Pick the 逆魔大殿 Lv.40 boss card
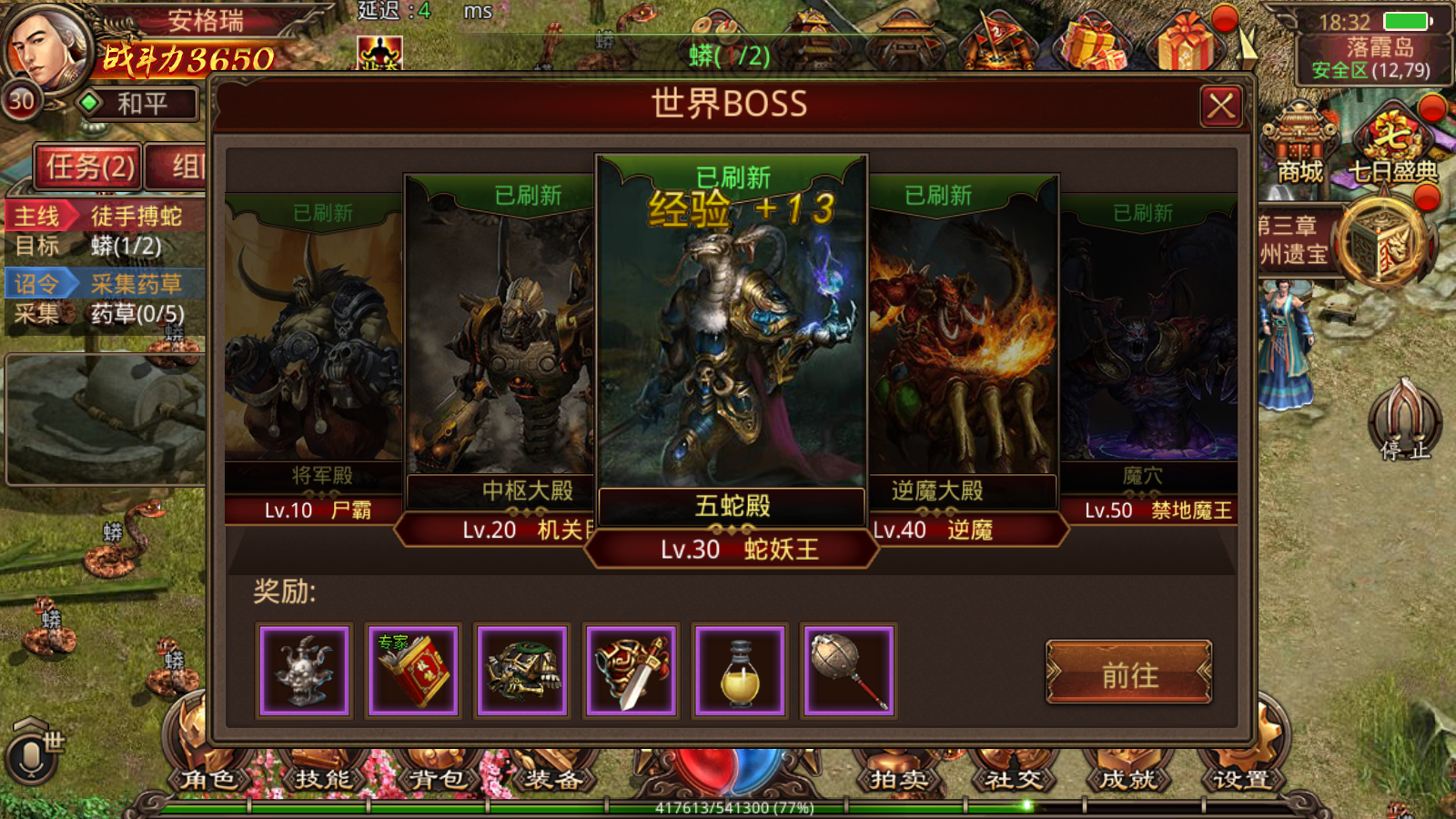The width and height of the screenshot is (1456, 819). tap(963, 346)
